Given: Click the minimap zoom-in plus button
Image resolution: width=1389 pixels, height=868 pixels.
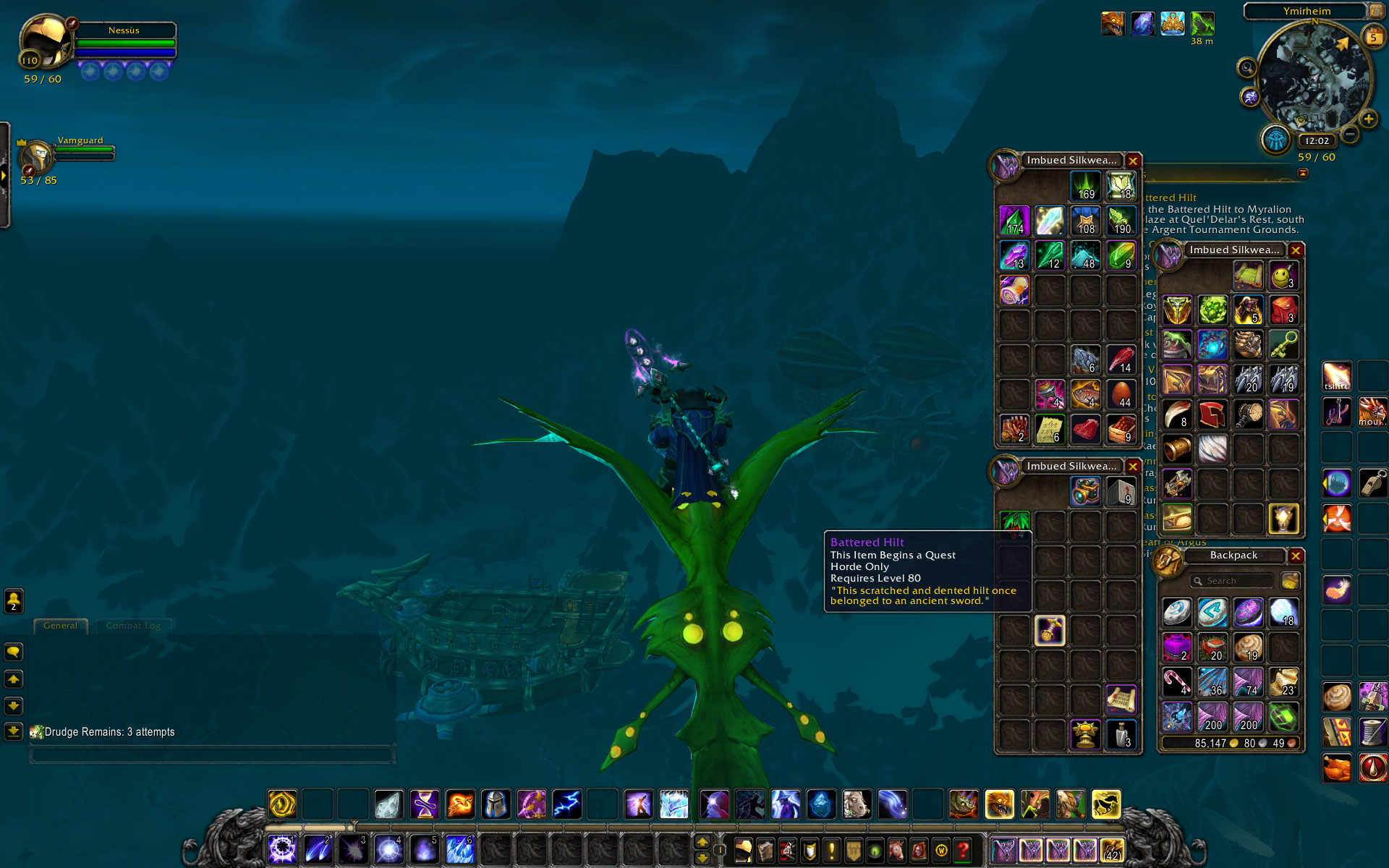Looking at the screenshot, I should (x=1368, y=119).
